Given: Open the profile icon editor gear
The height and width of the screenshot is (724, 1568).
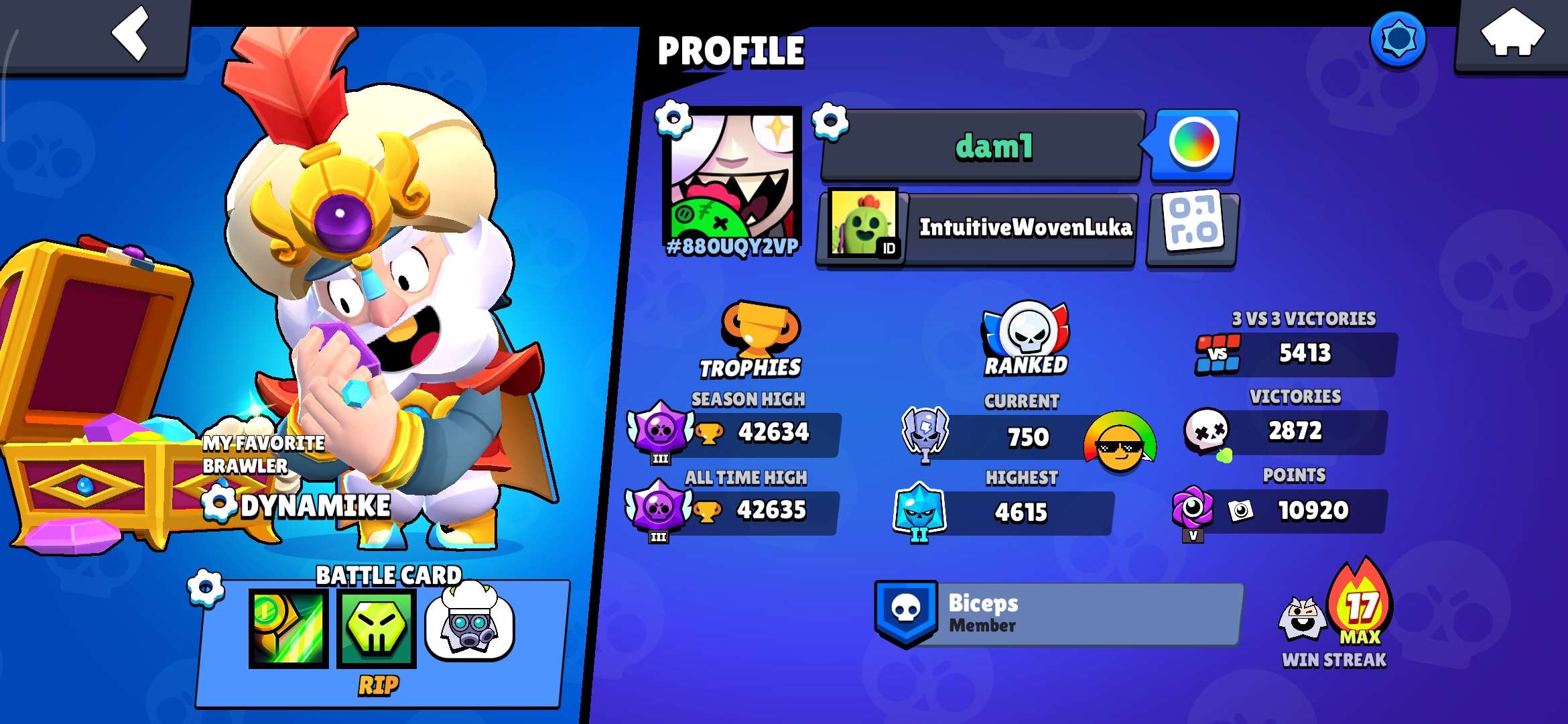Looking at the screenshot, I should click(x=673, y=121).
